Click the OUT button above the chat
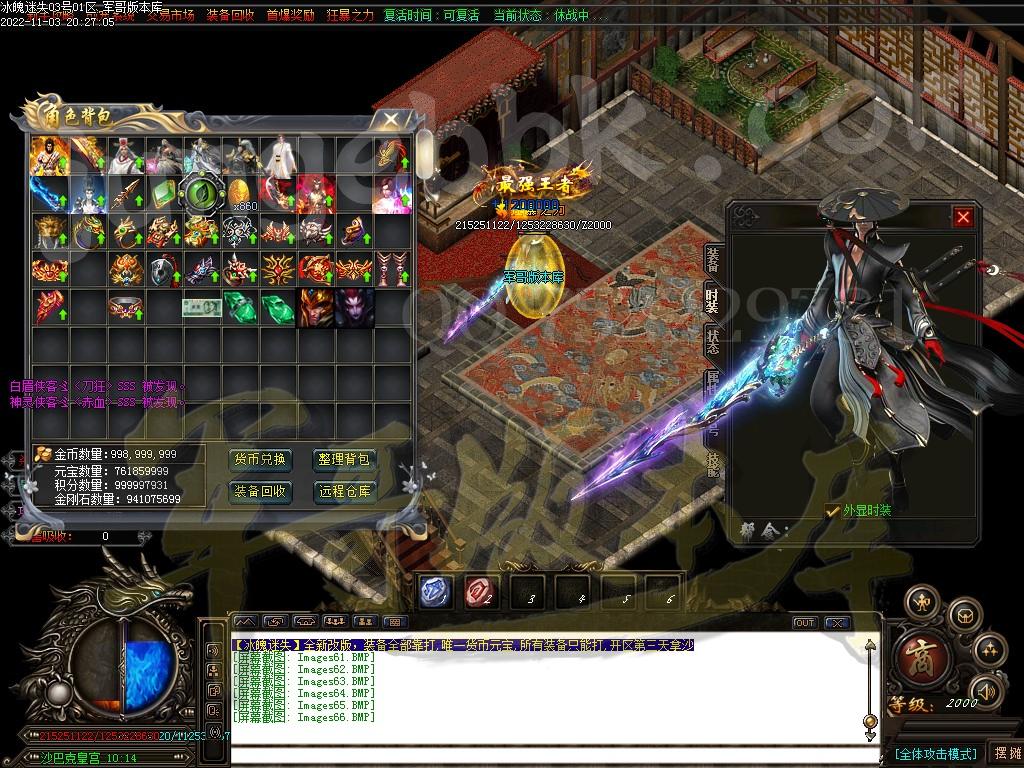The height and width of the screenshot is (768, 1024). point(805,623)
